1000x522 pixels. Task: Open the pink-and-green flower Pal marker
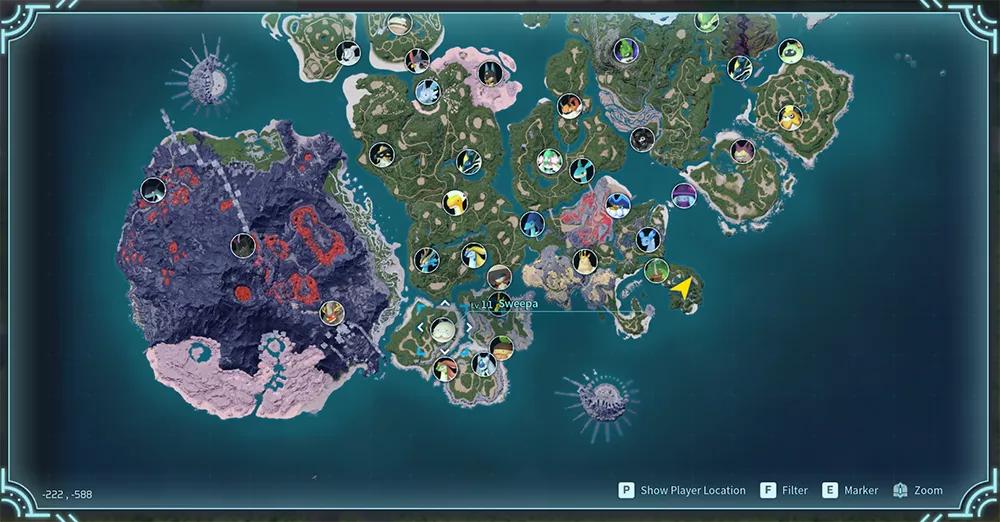click(550, 161)
